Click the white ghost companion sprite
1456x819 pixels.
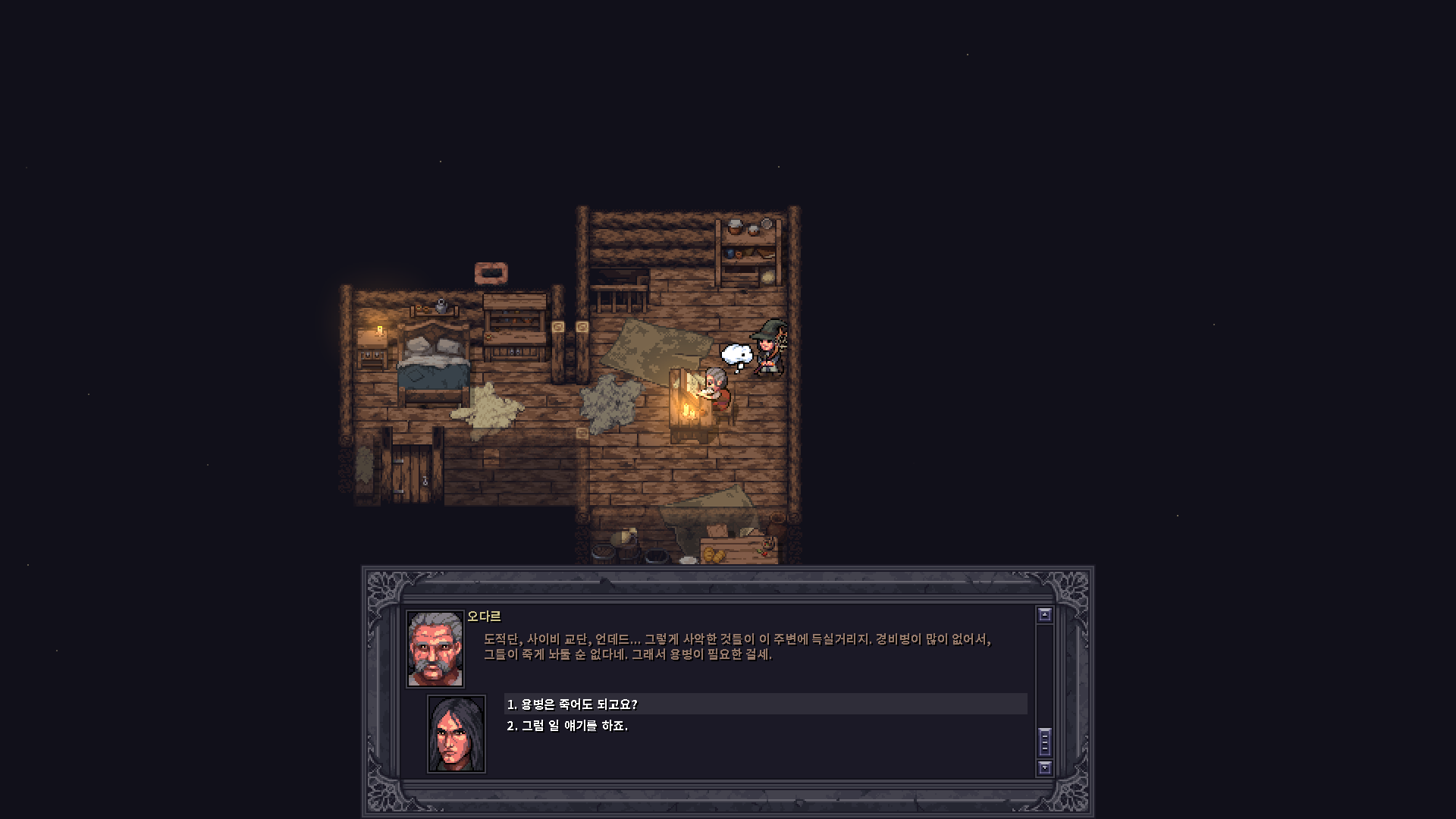[x=736, y=355]
